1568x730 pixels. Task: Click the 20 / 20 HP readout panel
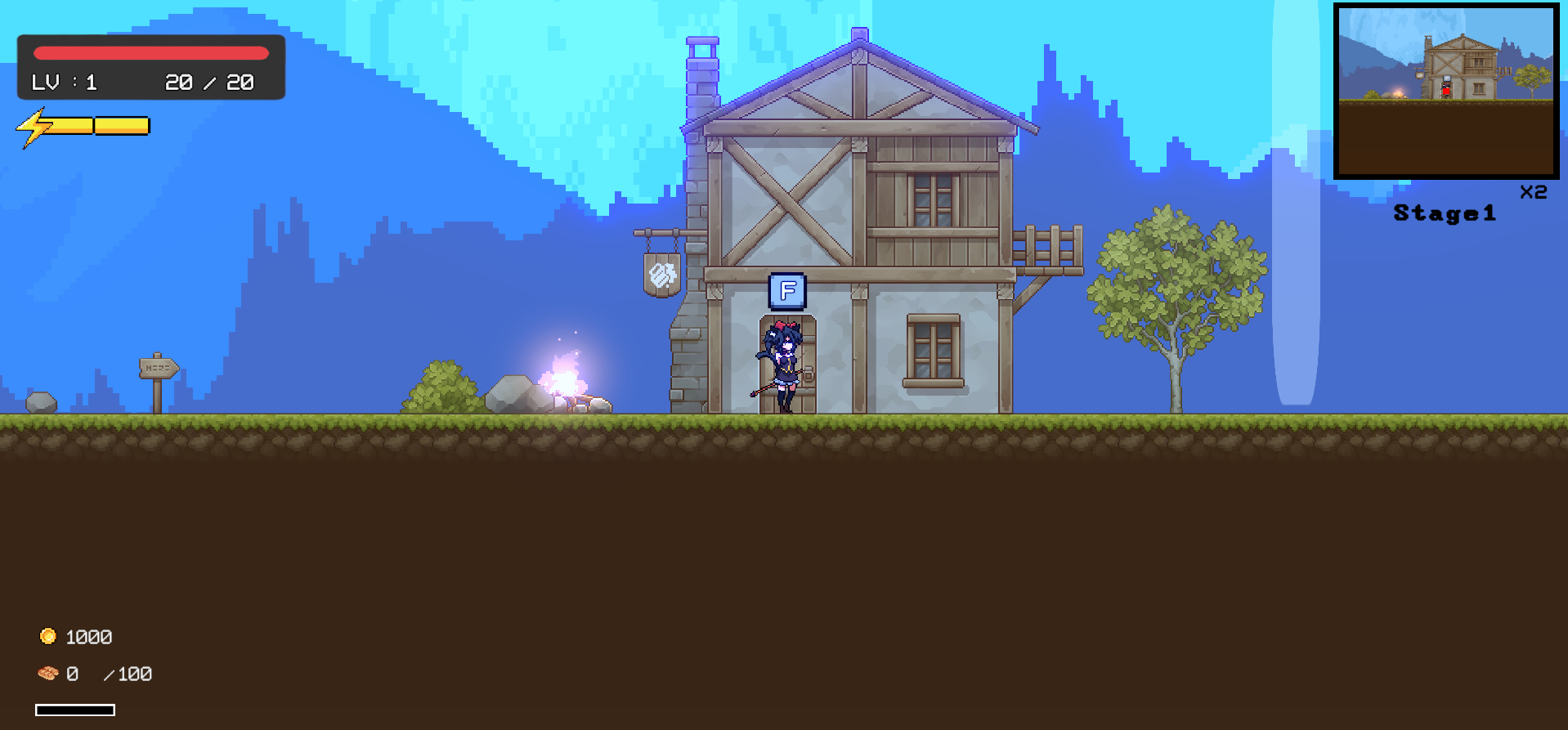(208, 82)
